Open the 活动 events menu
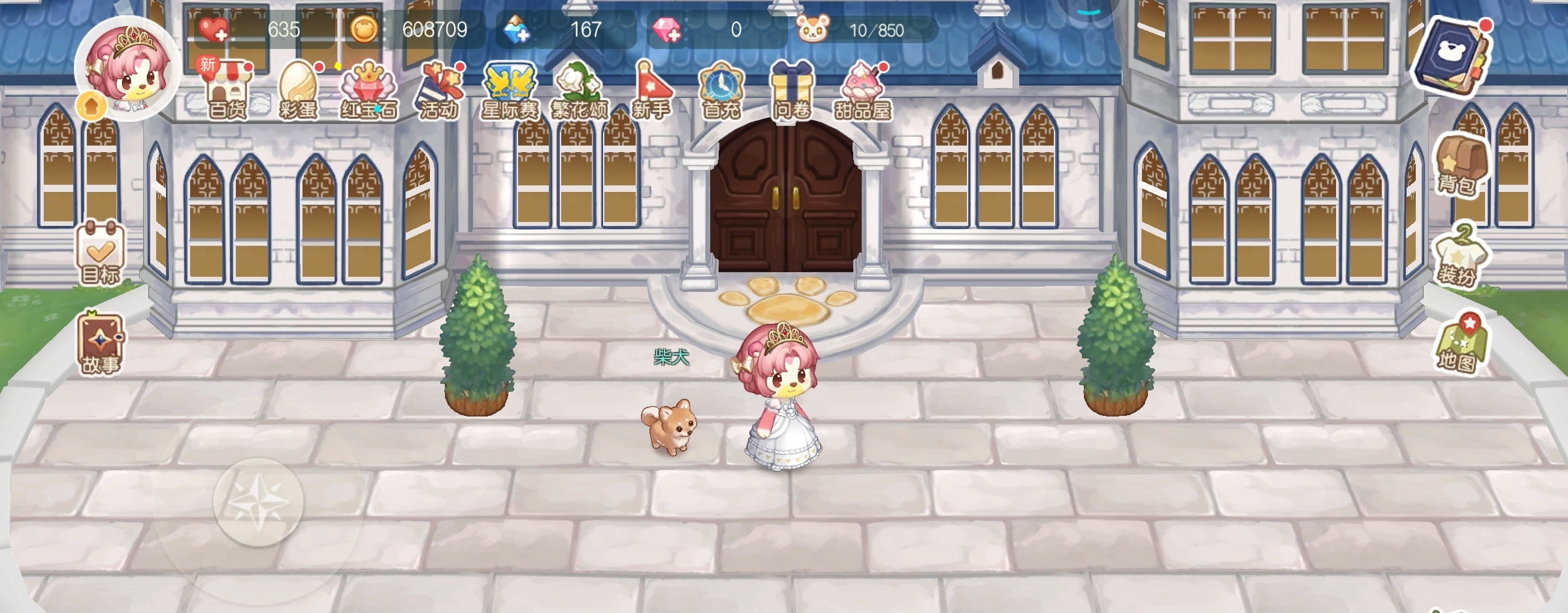 439,91
